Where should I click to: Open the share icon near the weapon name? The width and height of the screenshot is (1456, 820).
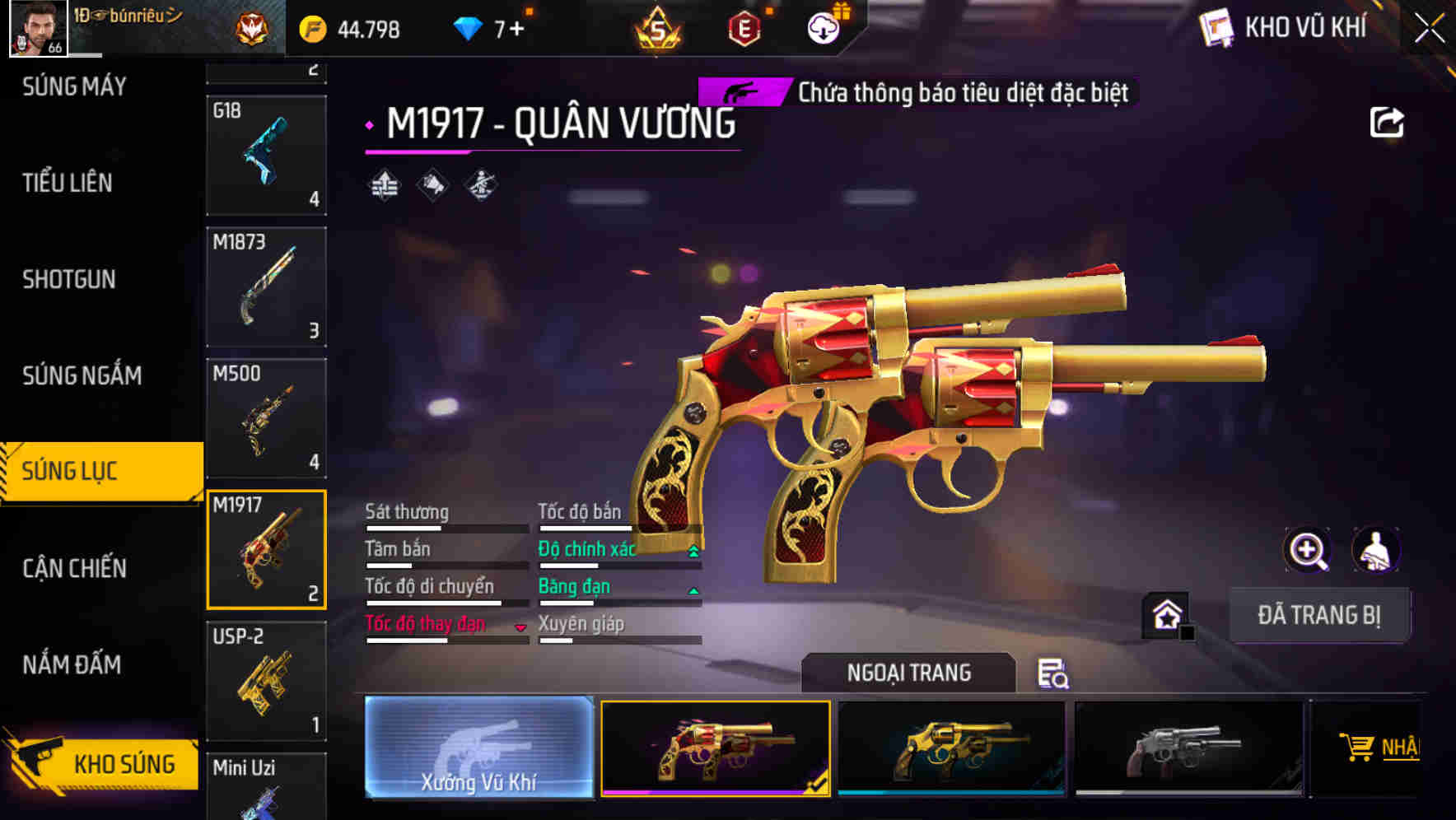pos(1388,122)
